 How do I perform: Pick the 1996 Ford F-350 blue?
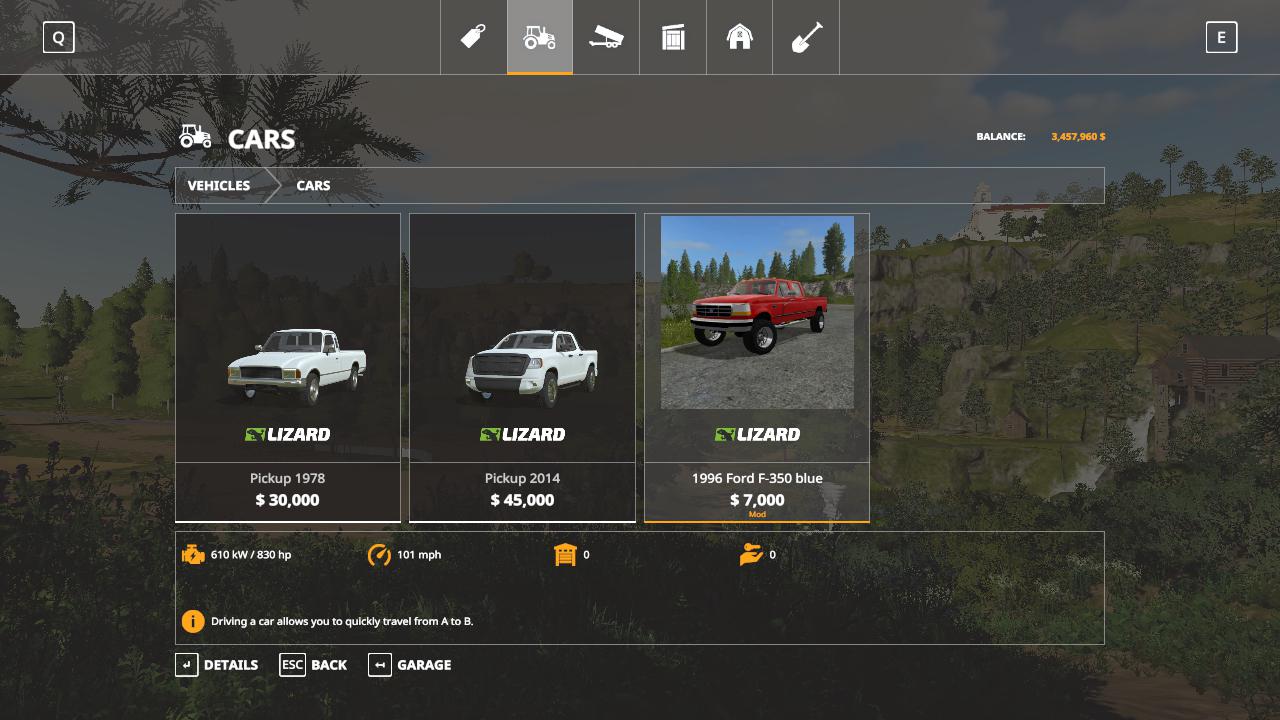[x=757, y=367]
